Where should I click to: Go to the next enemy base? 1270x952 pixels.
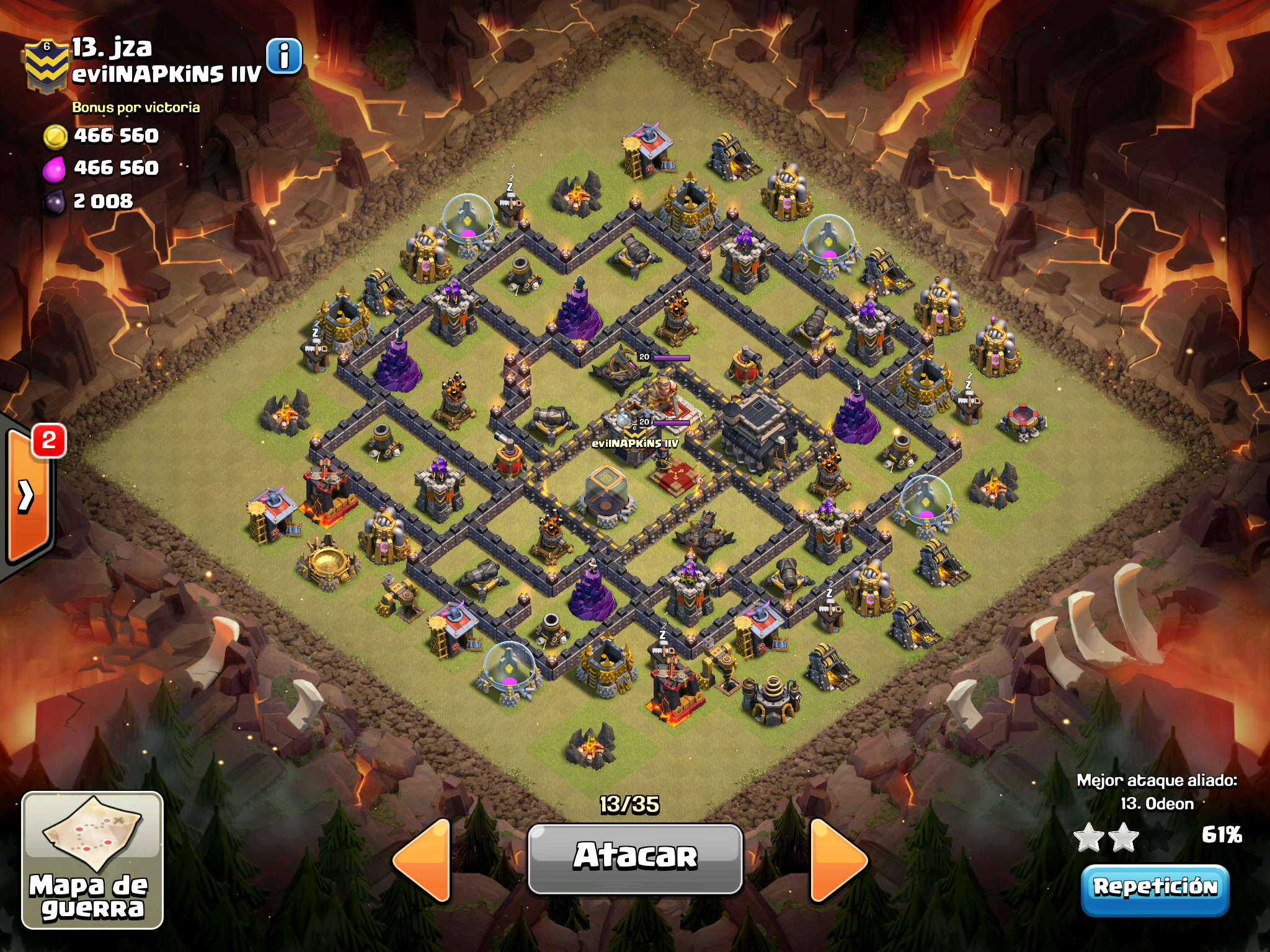click(x=837, y=859)
